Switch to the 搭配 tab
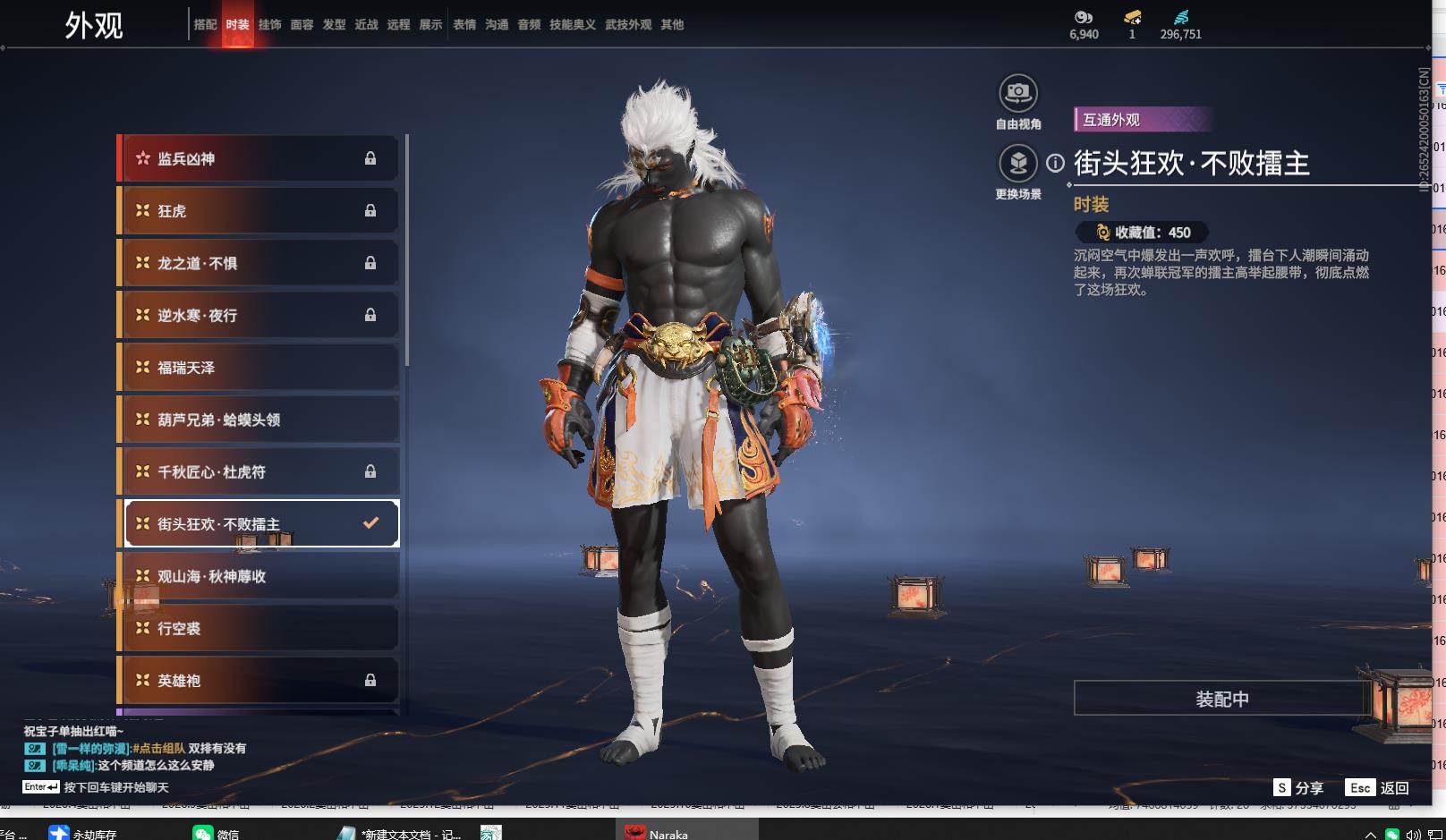The height and width of the screenshot is (840, 1446). click(205, 25)
